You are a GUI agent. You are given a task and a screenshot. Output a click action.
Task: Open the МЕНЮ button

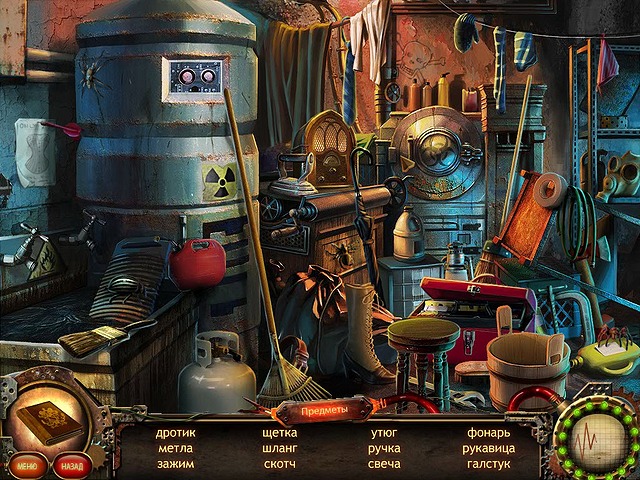[27, 466]
